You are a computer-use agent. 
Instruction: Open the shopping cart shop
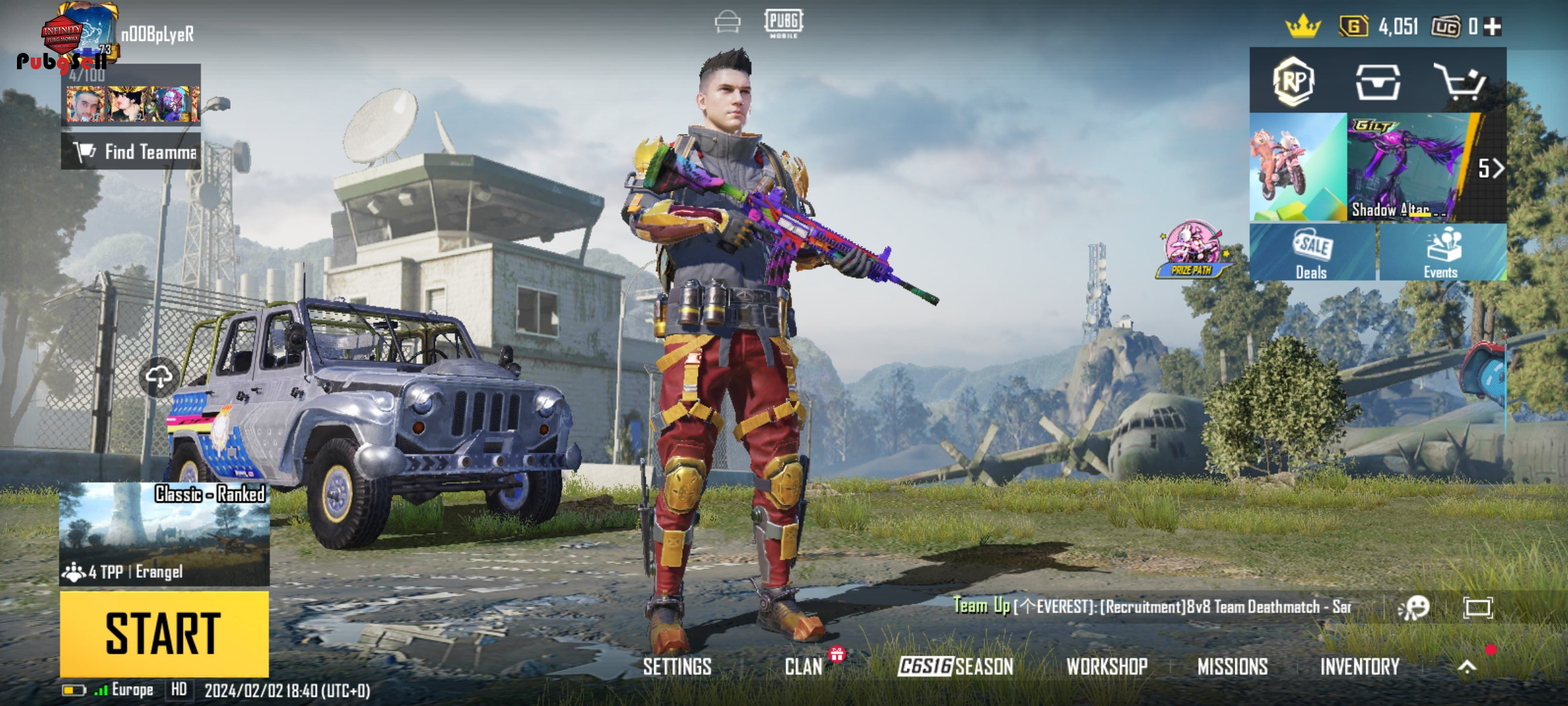[x=1460, y=82]
